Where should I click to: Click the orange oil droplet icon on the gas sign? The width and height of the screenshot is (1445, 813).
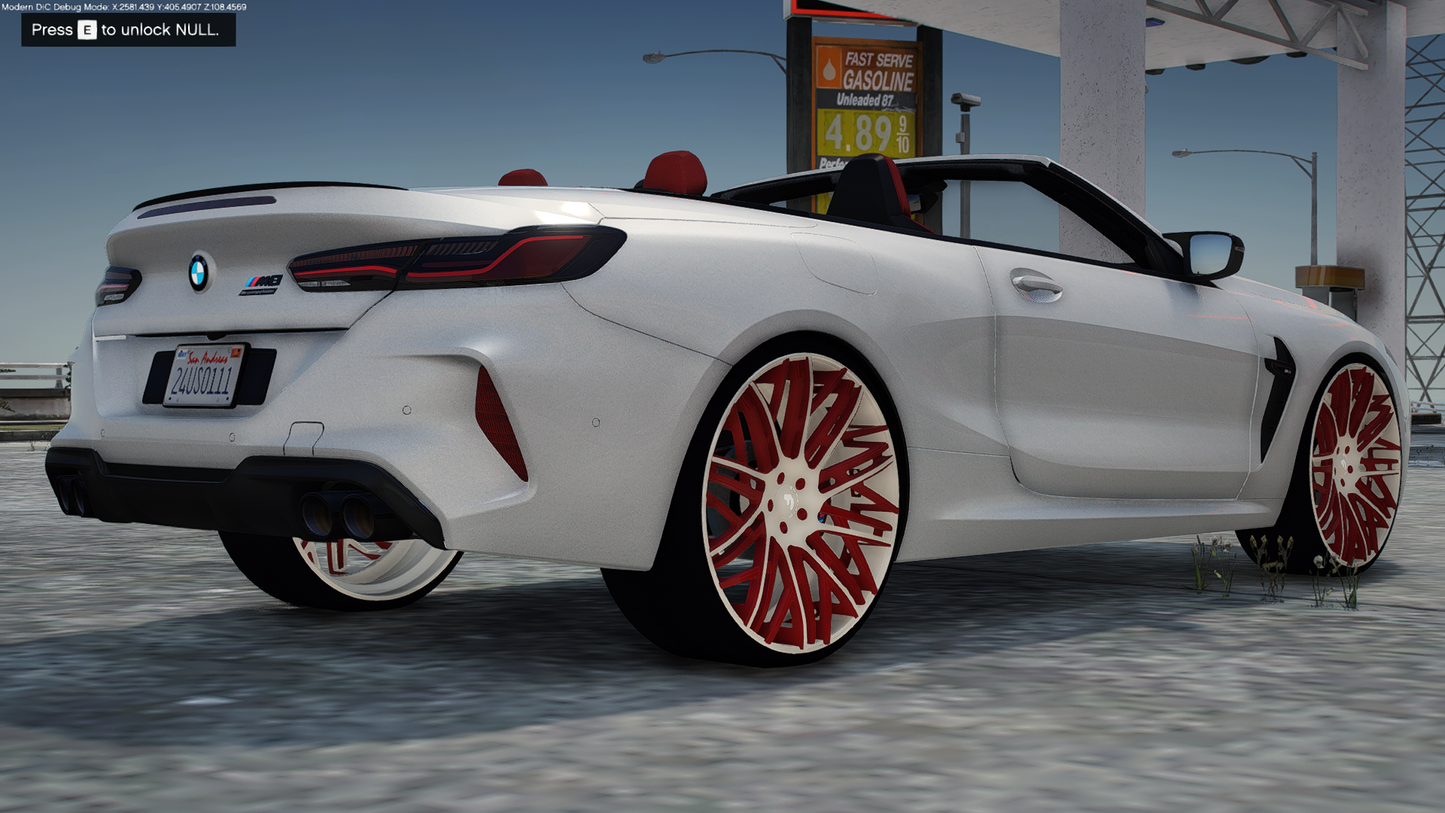830,70
